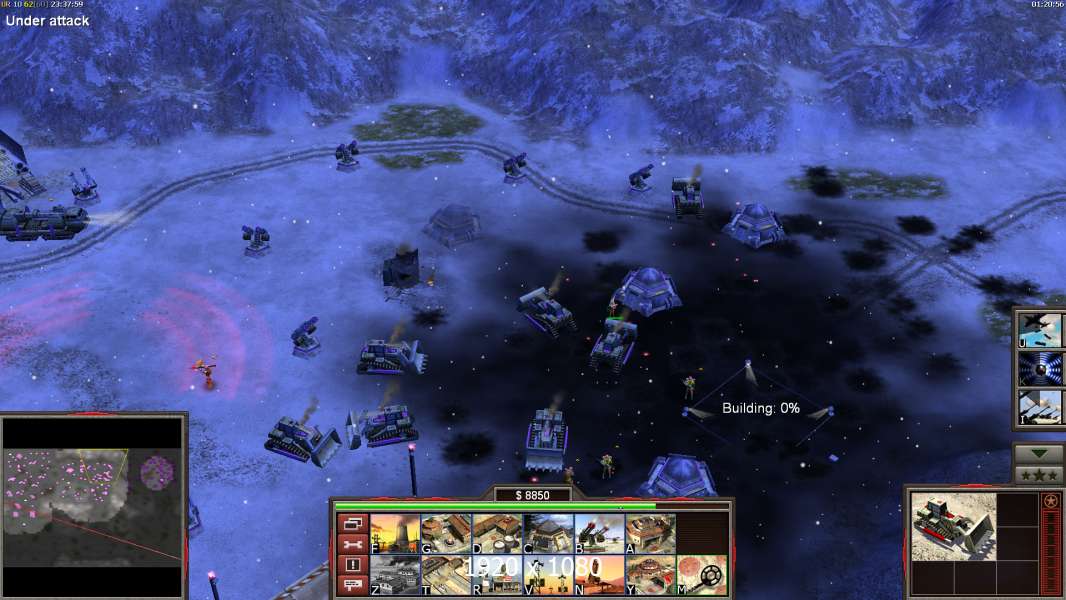Open the three-star generals powers button
This screenshot has width=1066, height=600.
[1039, 475]
